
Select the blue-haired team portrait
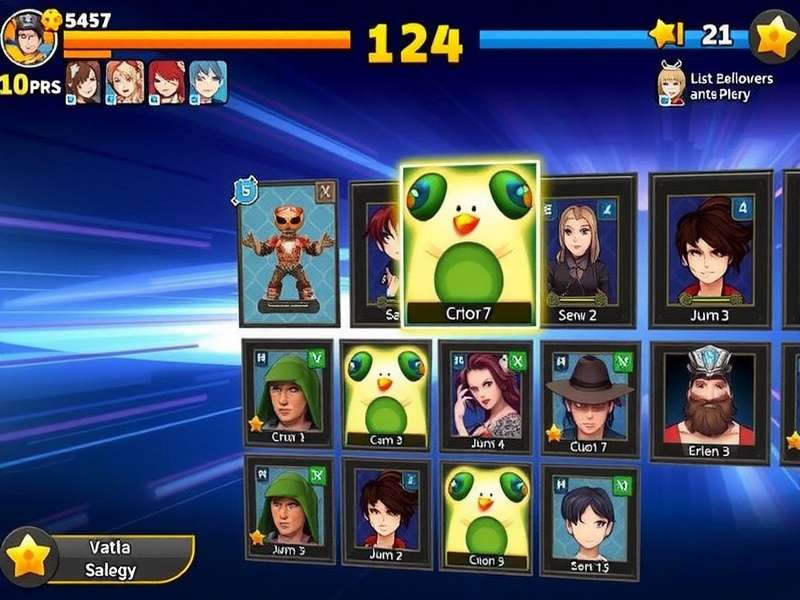[208, 82]
